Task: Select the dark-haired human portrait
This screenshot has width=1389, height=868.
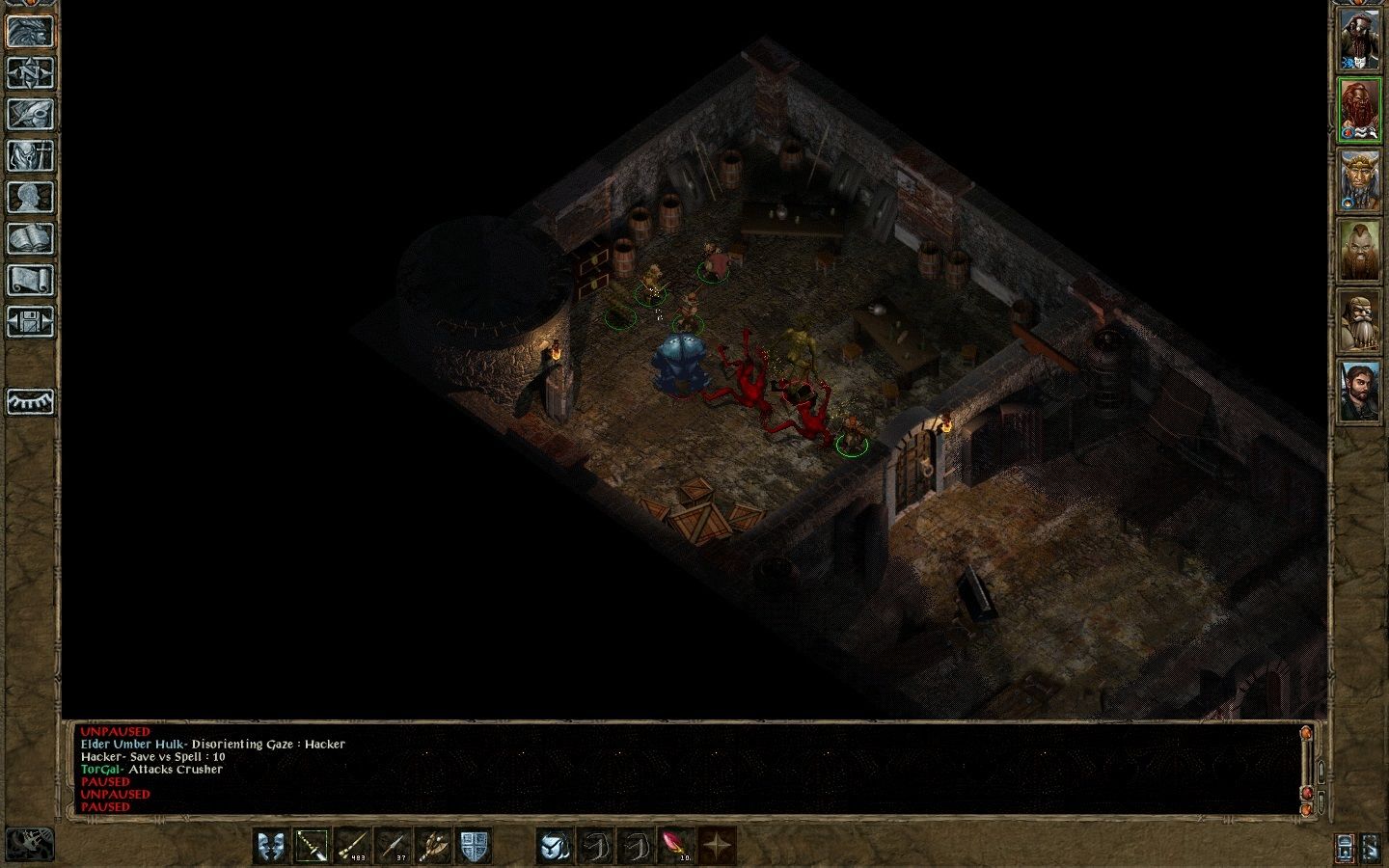Action: [x=1359, y=392]
